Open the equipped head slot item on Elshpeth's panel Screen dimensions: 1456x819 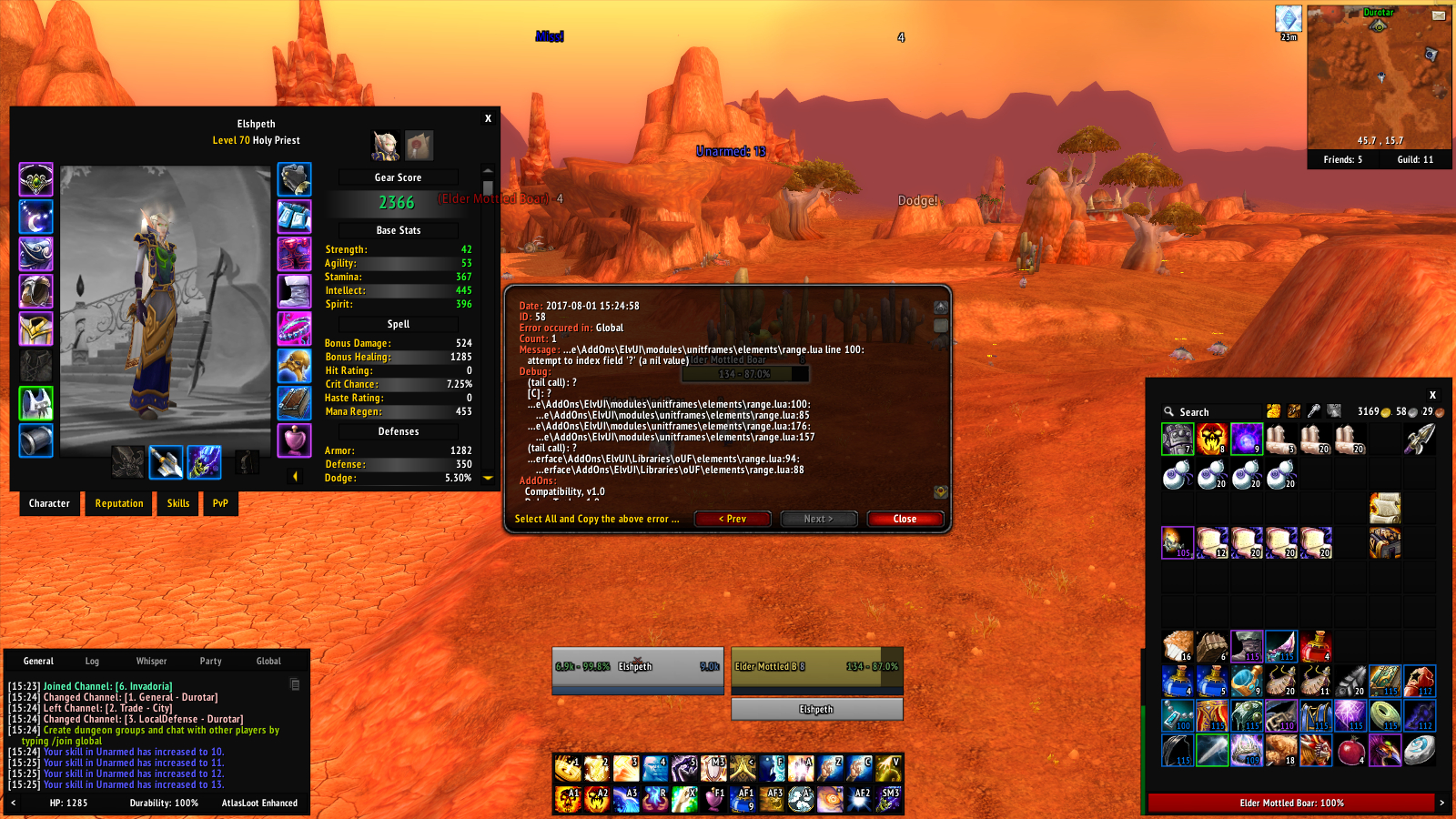click(x=36, y=179)
